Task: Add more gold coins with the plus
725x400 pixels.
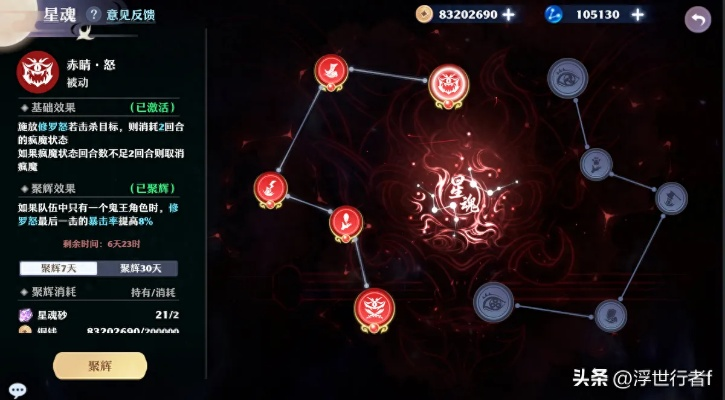Action: click(508, 15)
